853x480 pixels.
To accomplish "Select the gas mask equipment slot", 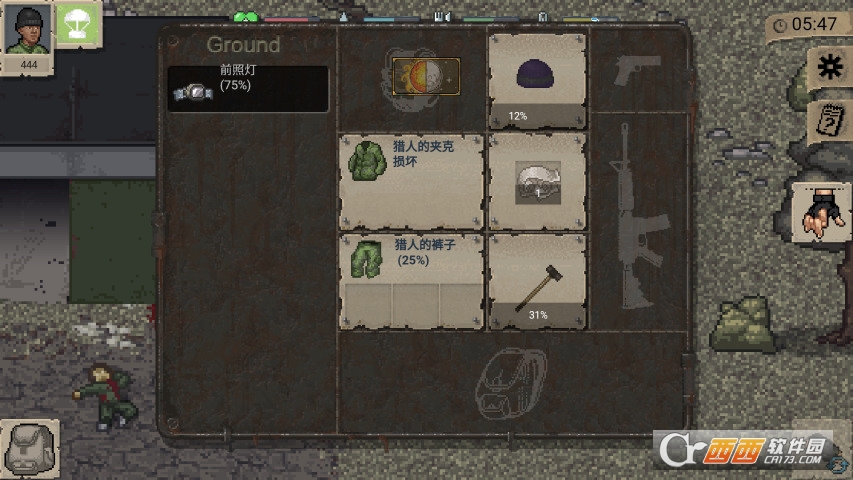I will pos(537,181).
